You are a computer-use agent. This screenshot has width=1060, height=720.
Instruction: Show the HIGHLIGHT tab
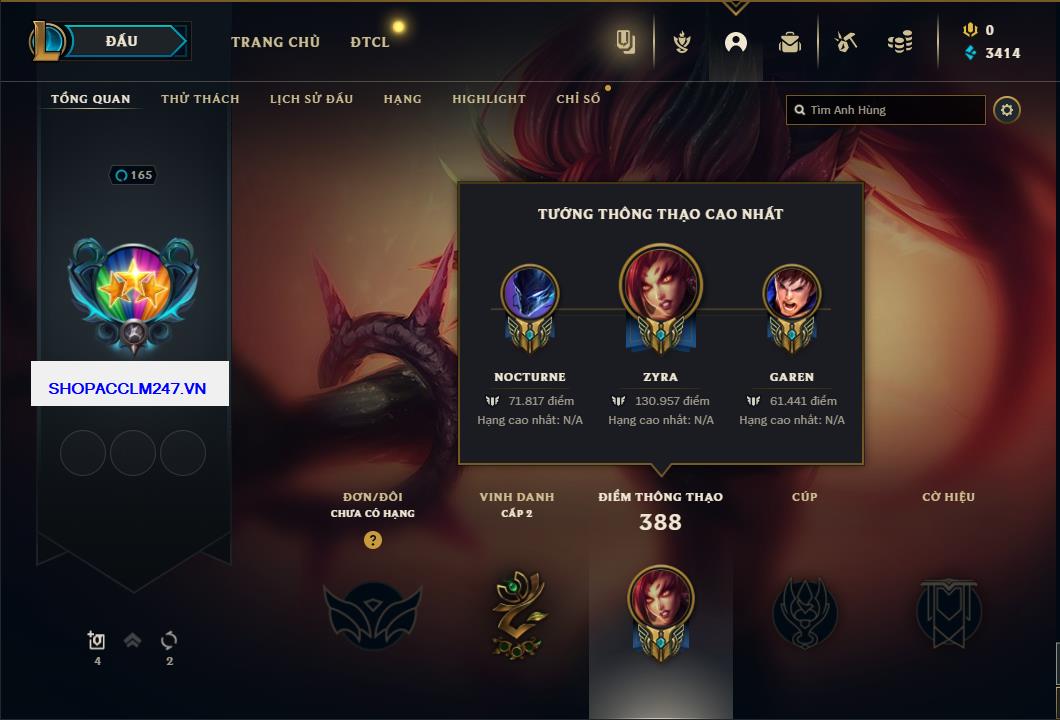(488, 99)
